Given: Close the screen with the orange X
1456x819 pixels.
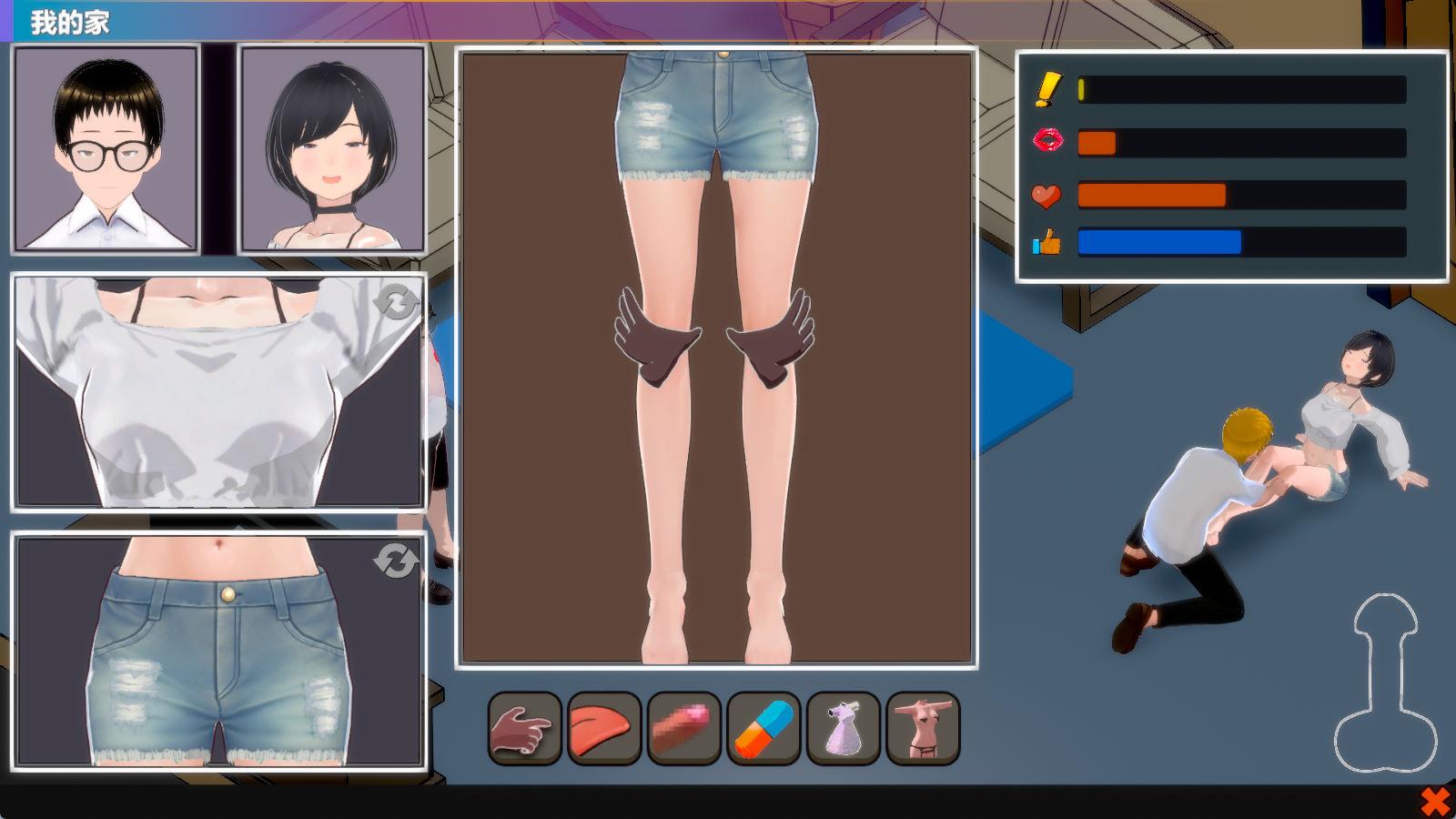Looking at the screenshot, I should pos(1435,802).
